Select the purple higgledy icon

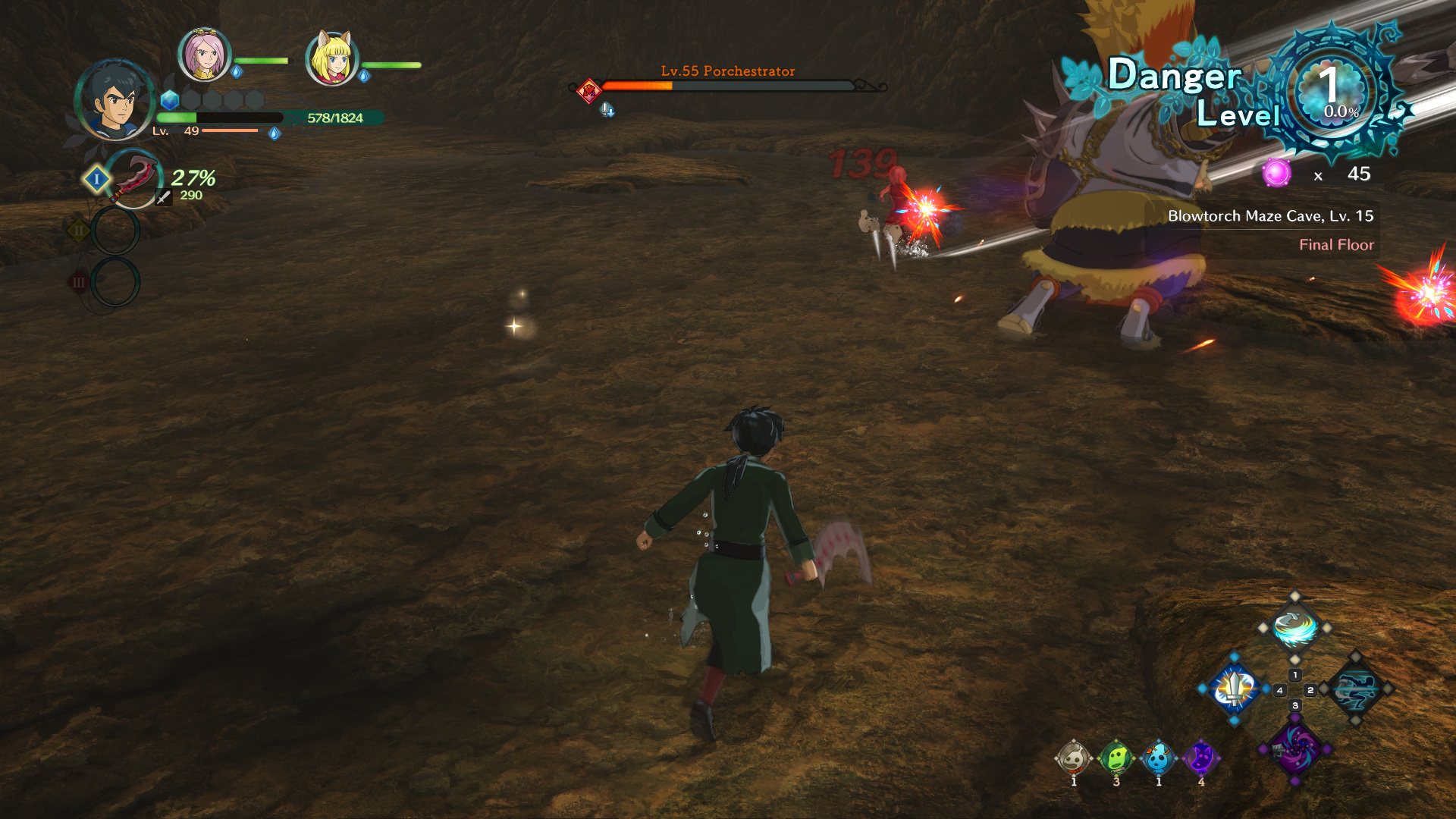pyautogui.click(x=1200, y=758)
